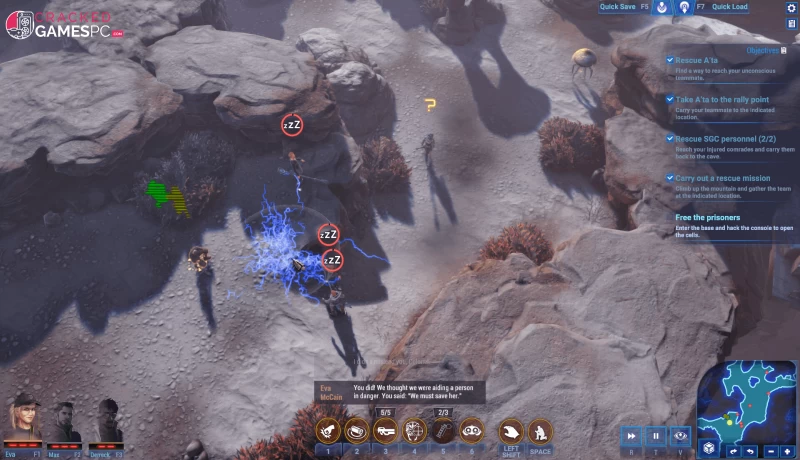The height and width of the screenshot is (460, 800).
Task: Toggle the eye view-cone button
Action: tap(680, 436)
